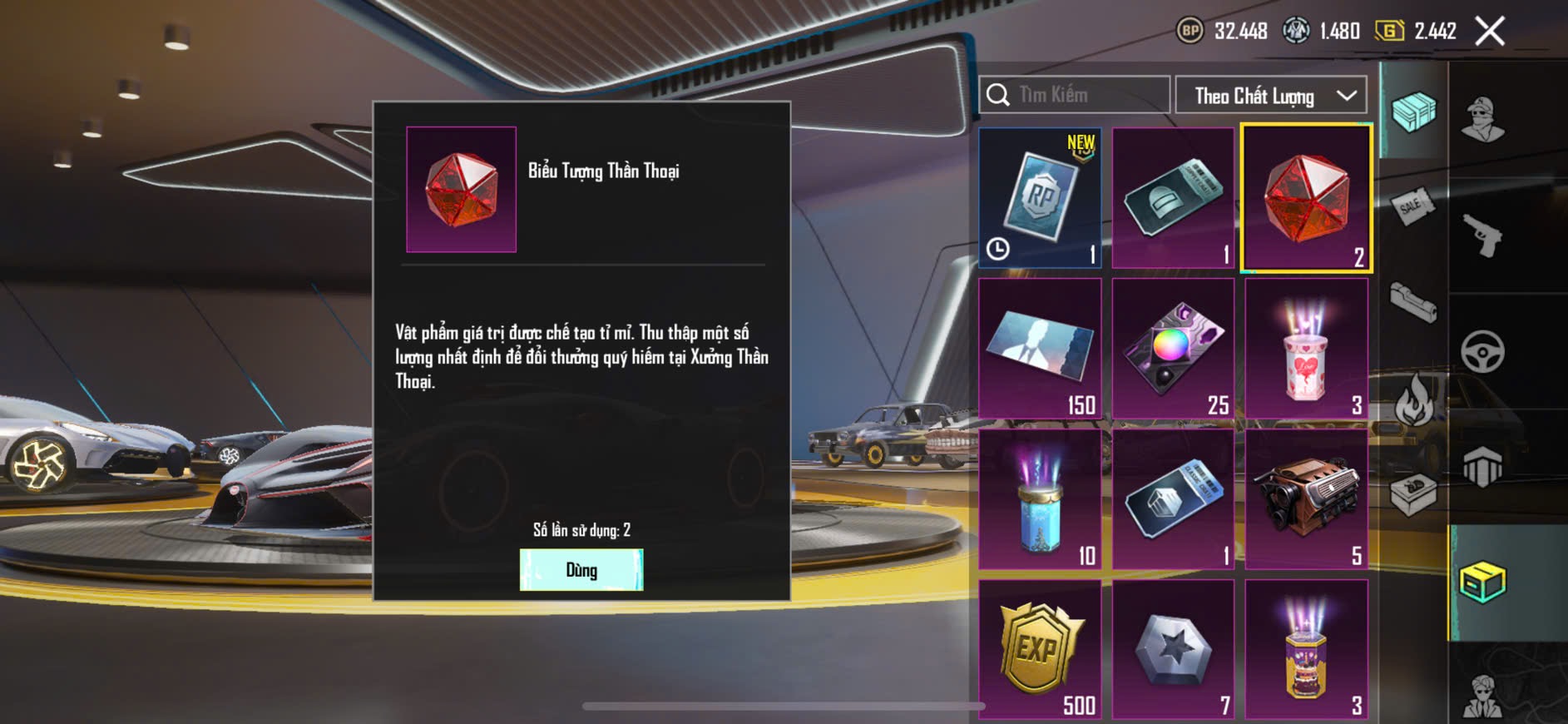Viewport: 1568px width, 724px height.
Task: Select the RP card item slot
Action: click(1040, 198)
